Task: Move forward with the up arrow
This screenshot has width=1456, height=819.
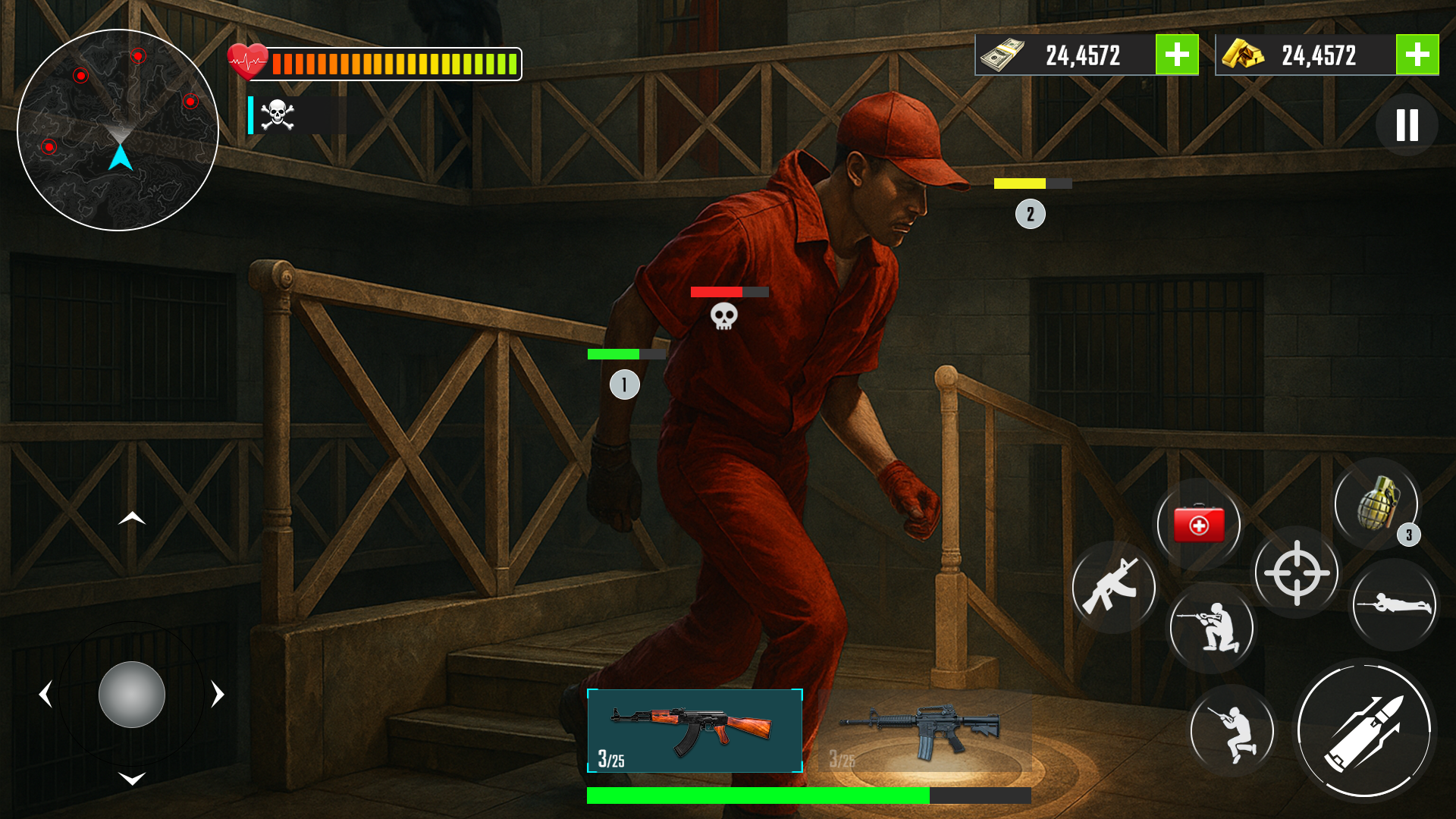Action: pos(132,519)
